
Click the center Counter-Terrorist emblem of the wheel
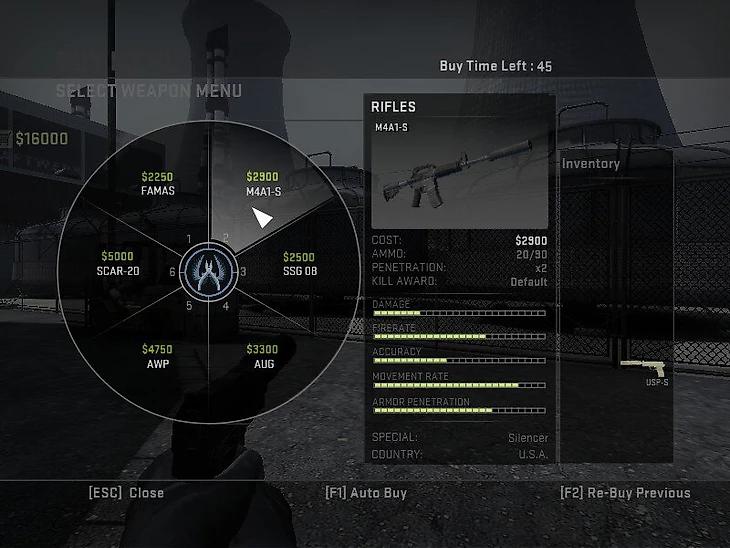pyautogui.click(x=210, y=271)
